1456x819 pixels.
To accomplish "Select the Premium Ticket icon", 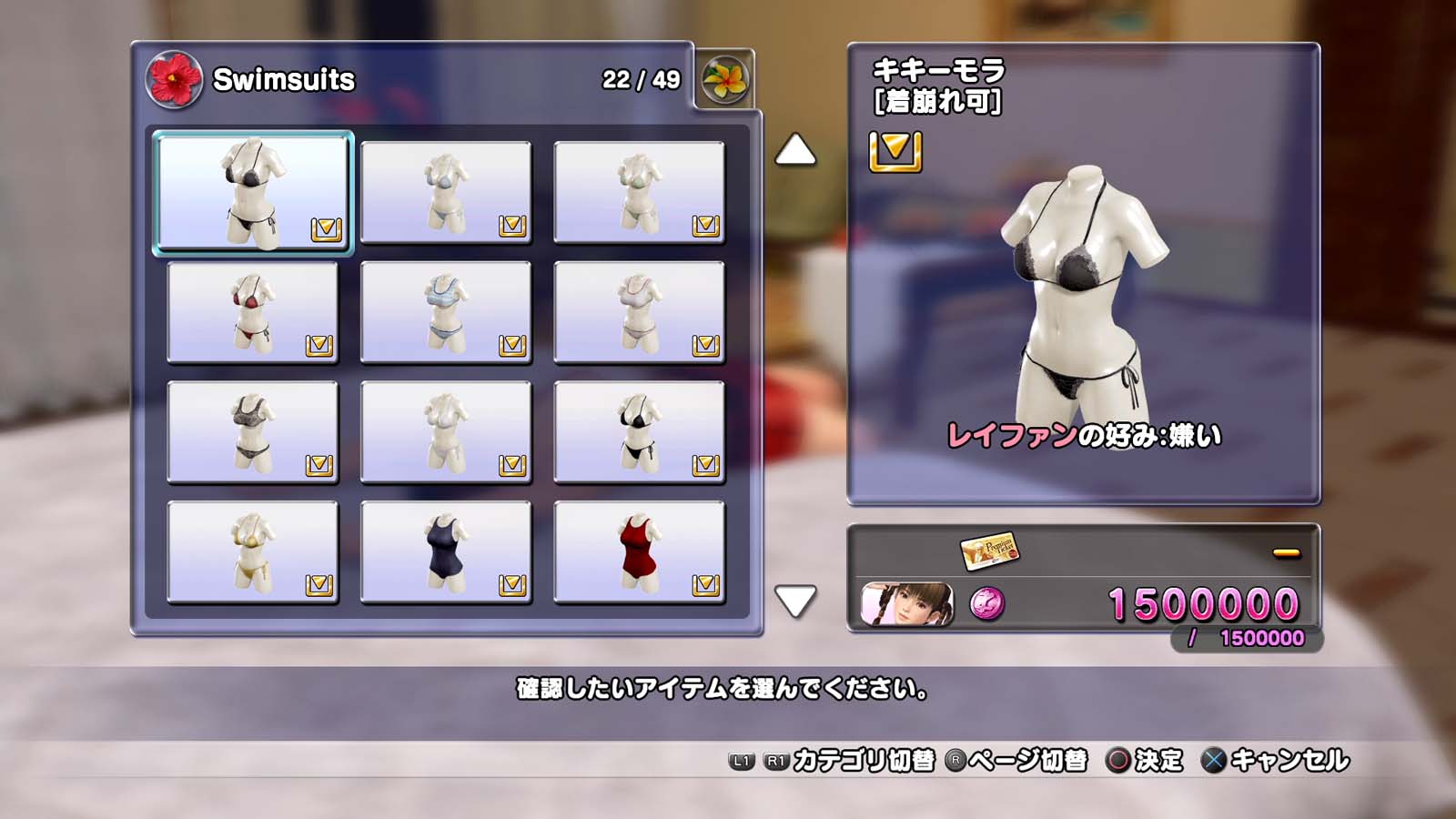I will [x=989, y=550].
